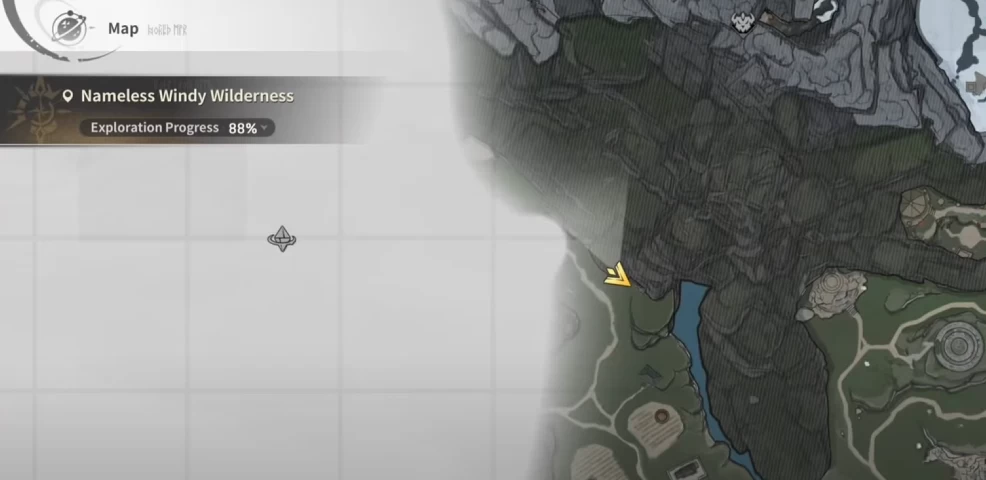This screenshot has height=480, width=986.
Task: Select the horned boss marker on the map
Action: (743, 21)
